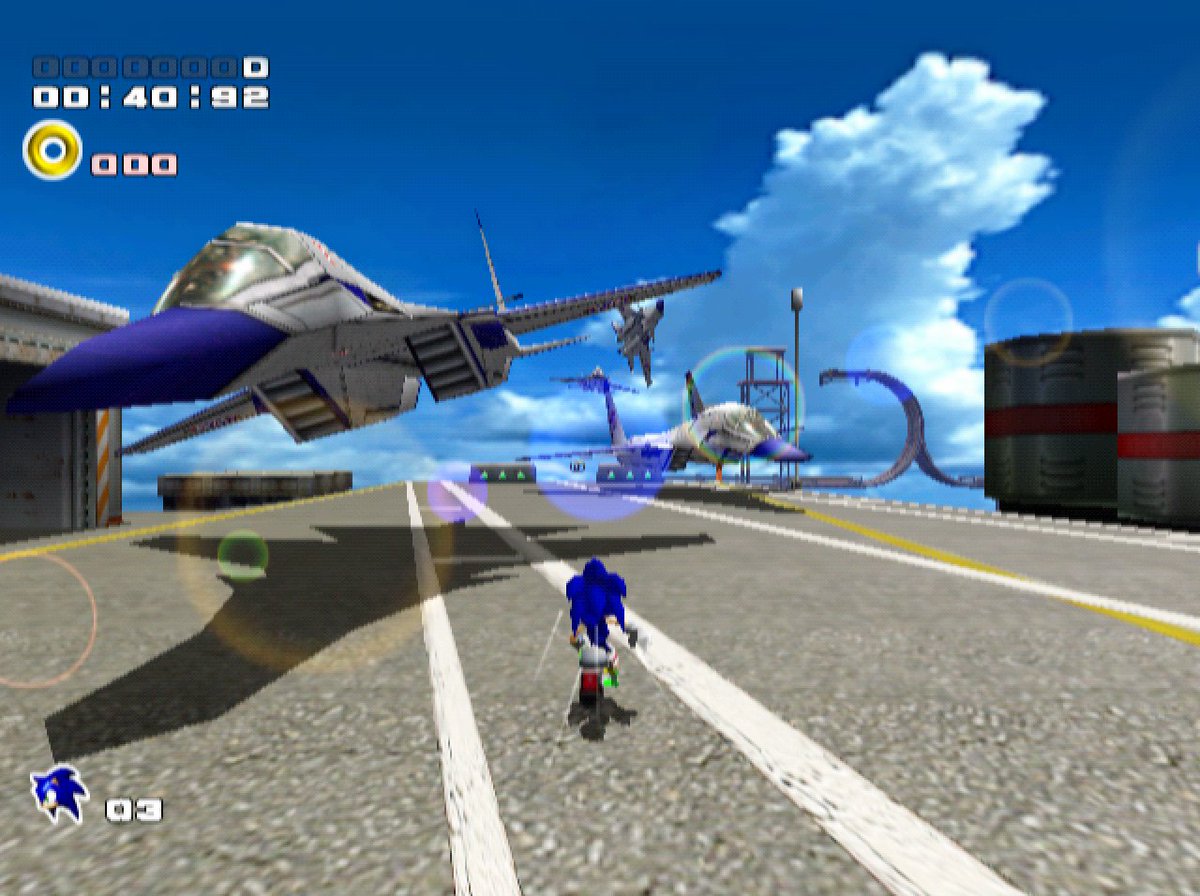Select the Sonic head lives icon
Image resolution: width=1200 pixels, height=896 pixels.
point(59,794)
